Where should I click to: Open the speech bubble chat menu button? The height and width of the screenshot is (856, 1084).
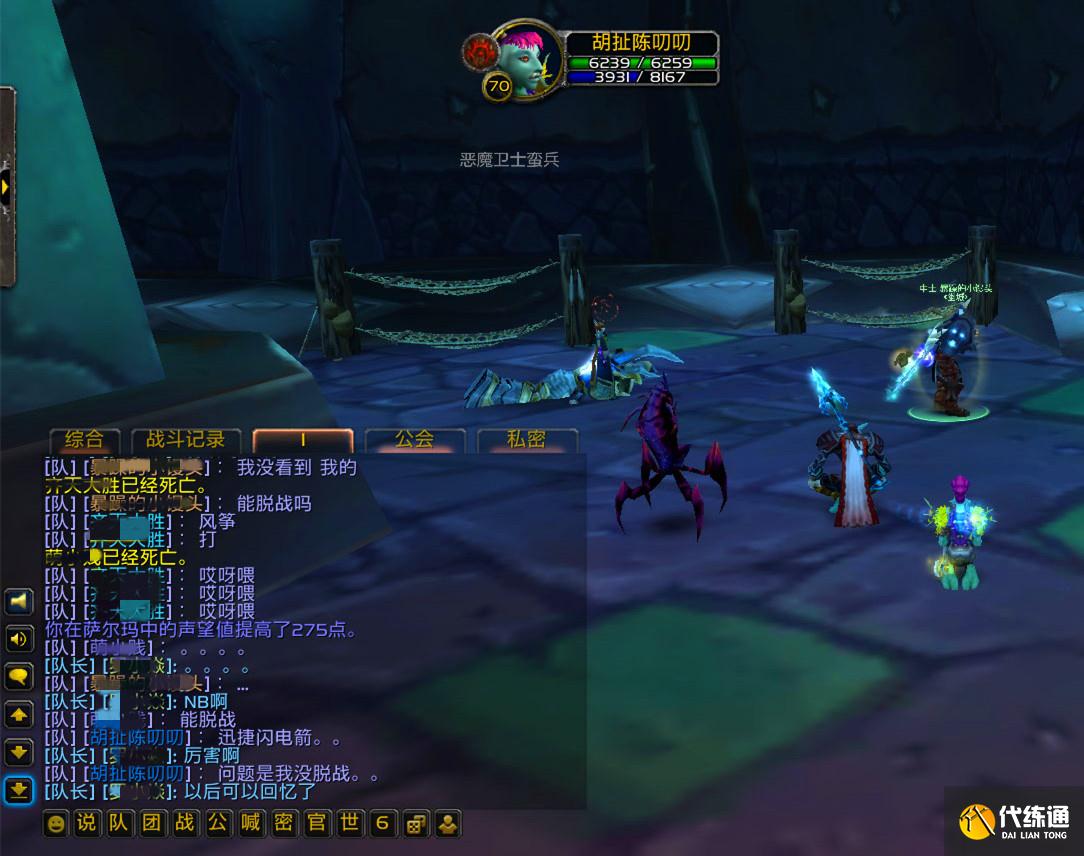pos(19,677)
